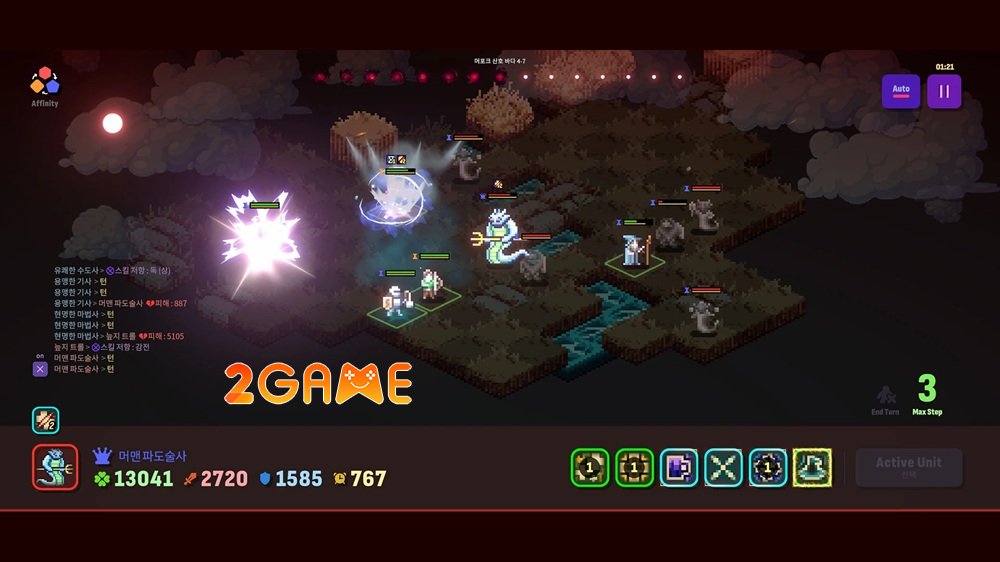Activate the cyan-bordered gear skill
This screenshot has height=562, width=1000.
coord(768,467)
